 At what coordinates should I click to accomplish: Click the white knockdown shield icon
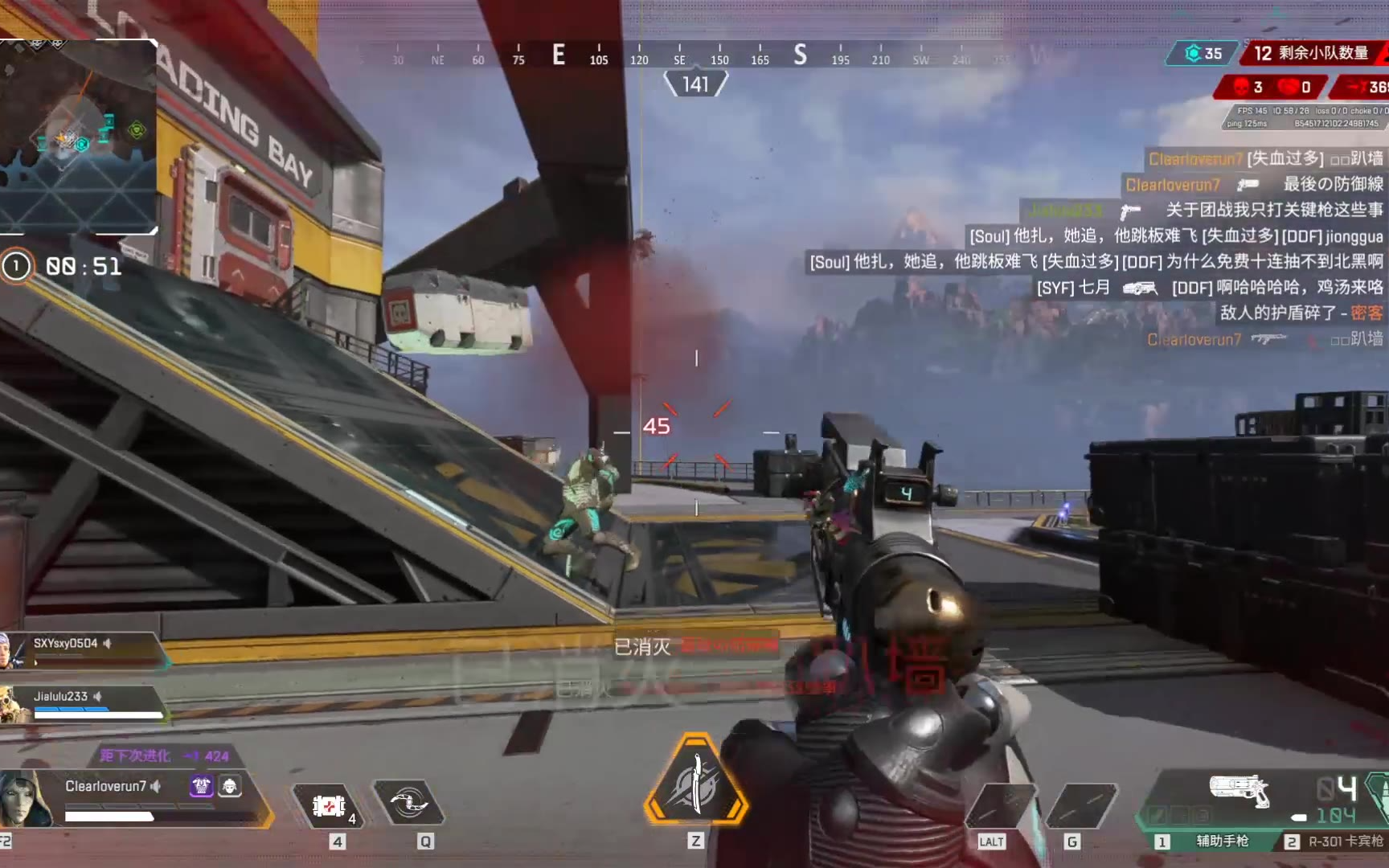230,786
